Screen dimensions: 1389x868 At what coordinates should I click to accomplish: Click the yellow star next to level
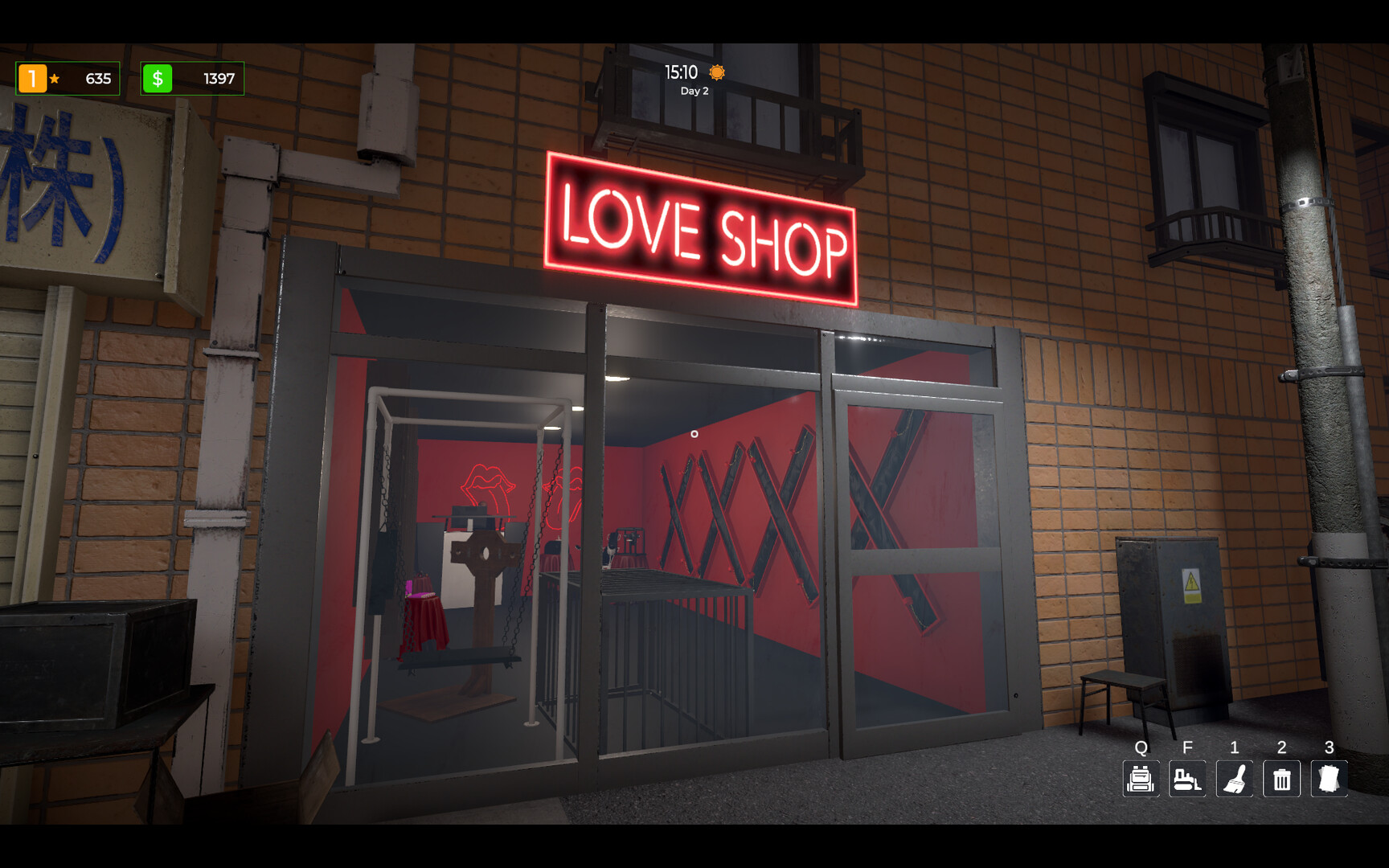53,80
